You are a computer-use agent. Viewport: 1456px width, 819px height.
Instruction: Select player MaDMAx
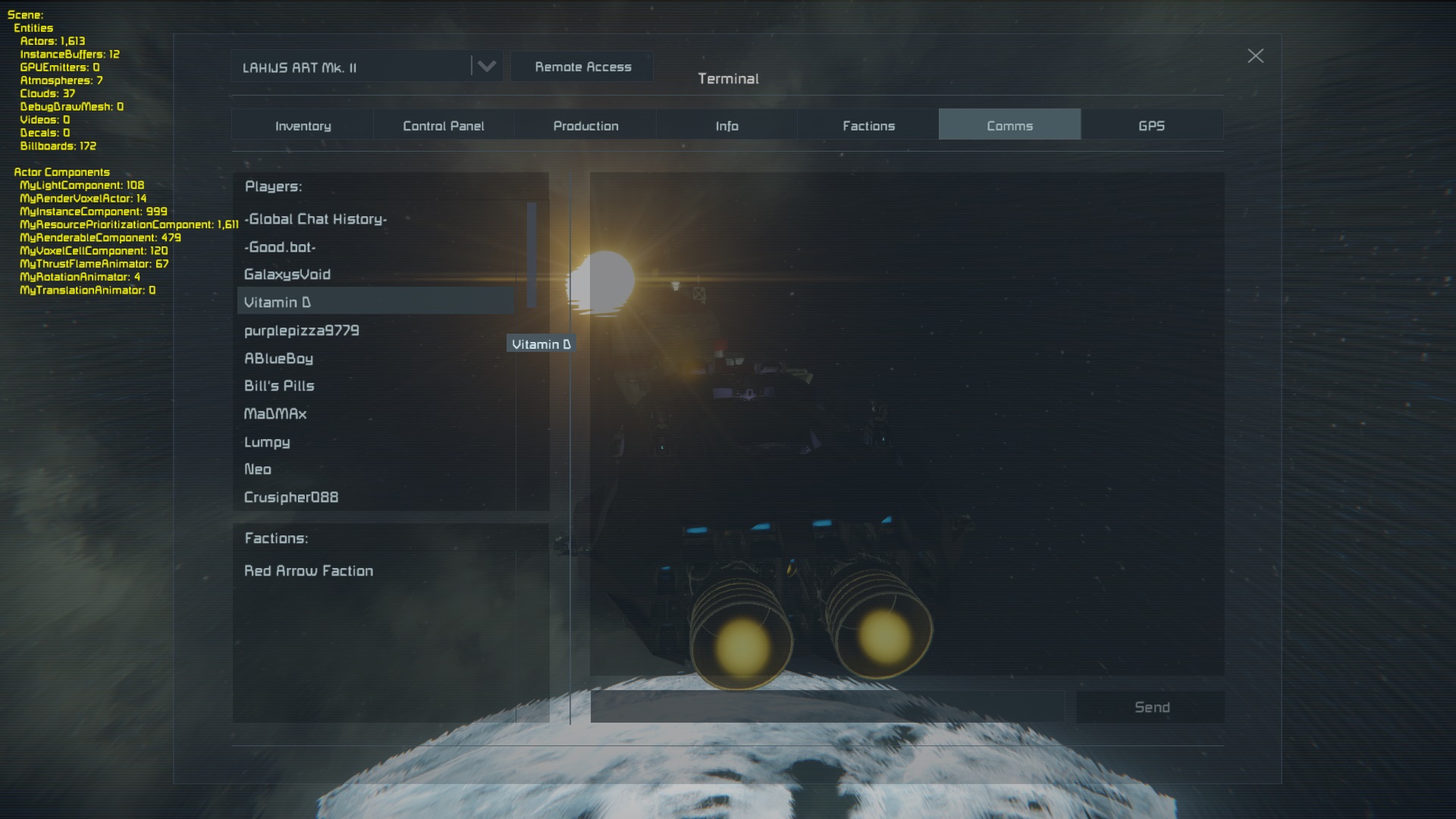(275, 414)
